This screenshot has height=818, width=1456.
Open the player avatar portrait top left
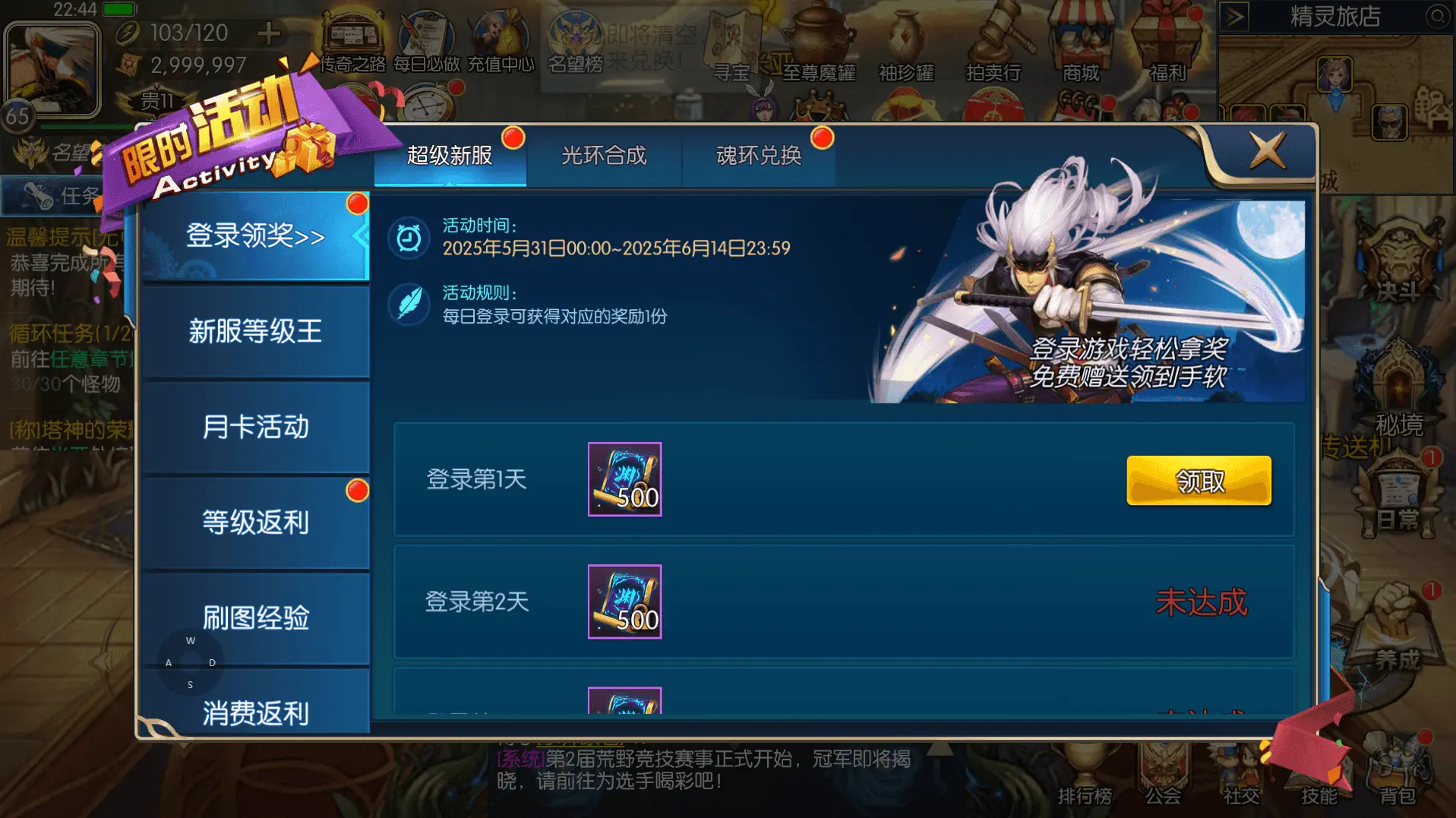tap(51, 67)
